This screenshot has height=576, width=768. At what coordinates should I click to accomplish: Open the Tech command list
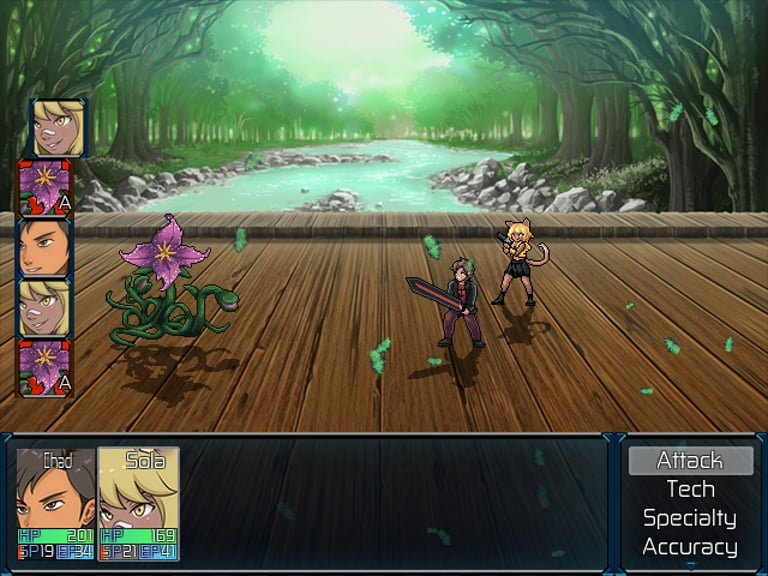pyautogui.click(x=690, y=489)
